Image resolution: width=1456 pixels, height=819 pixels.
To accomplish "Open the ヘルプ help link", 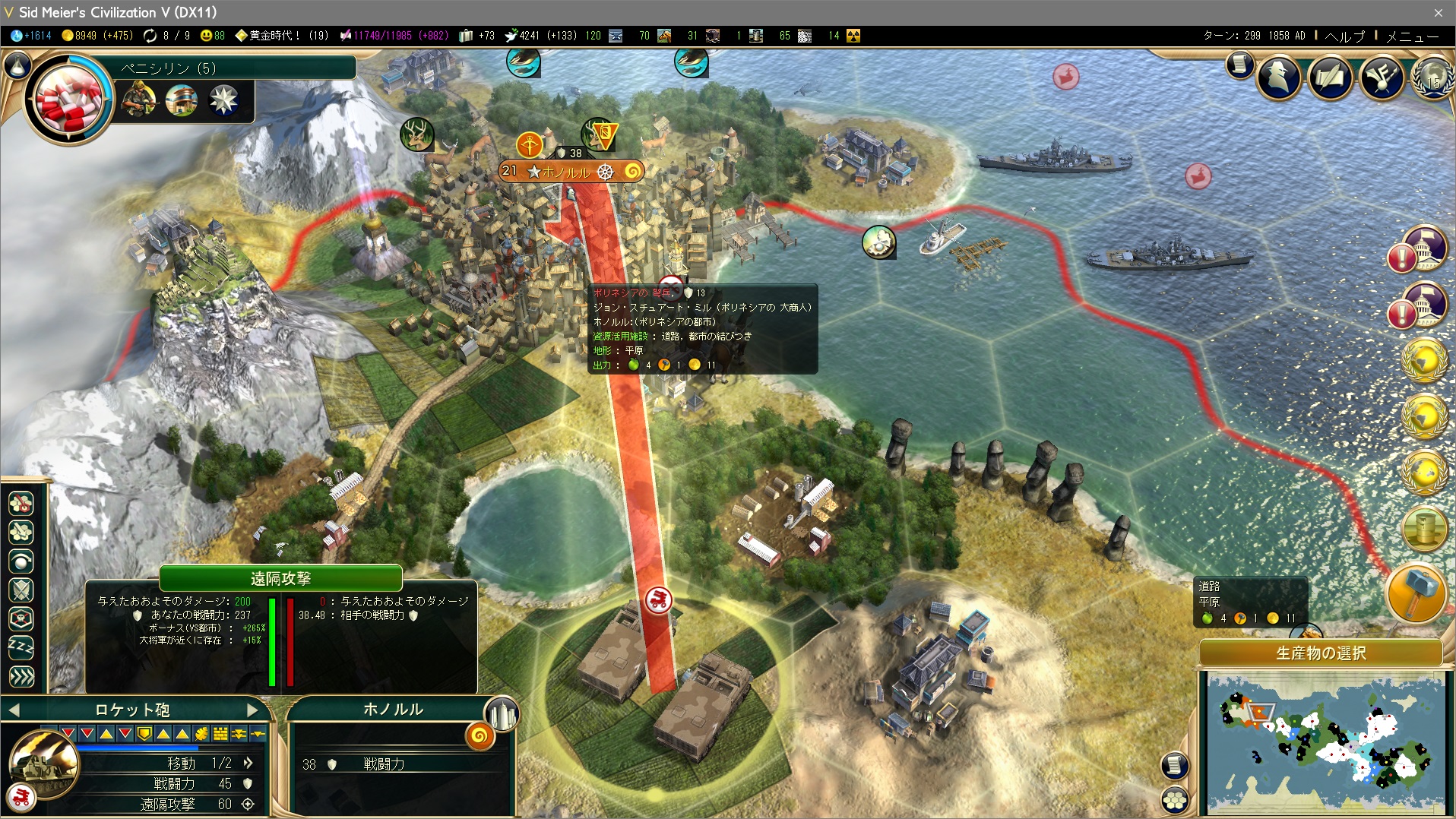I will pos(1344,36).
